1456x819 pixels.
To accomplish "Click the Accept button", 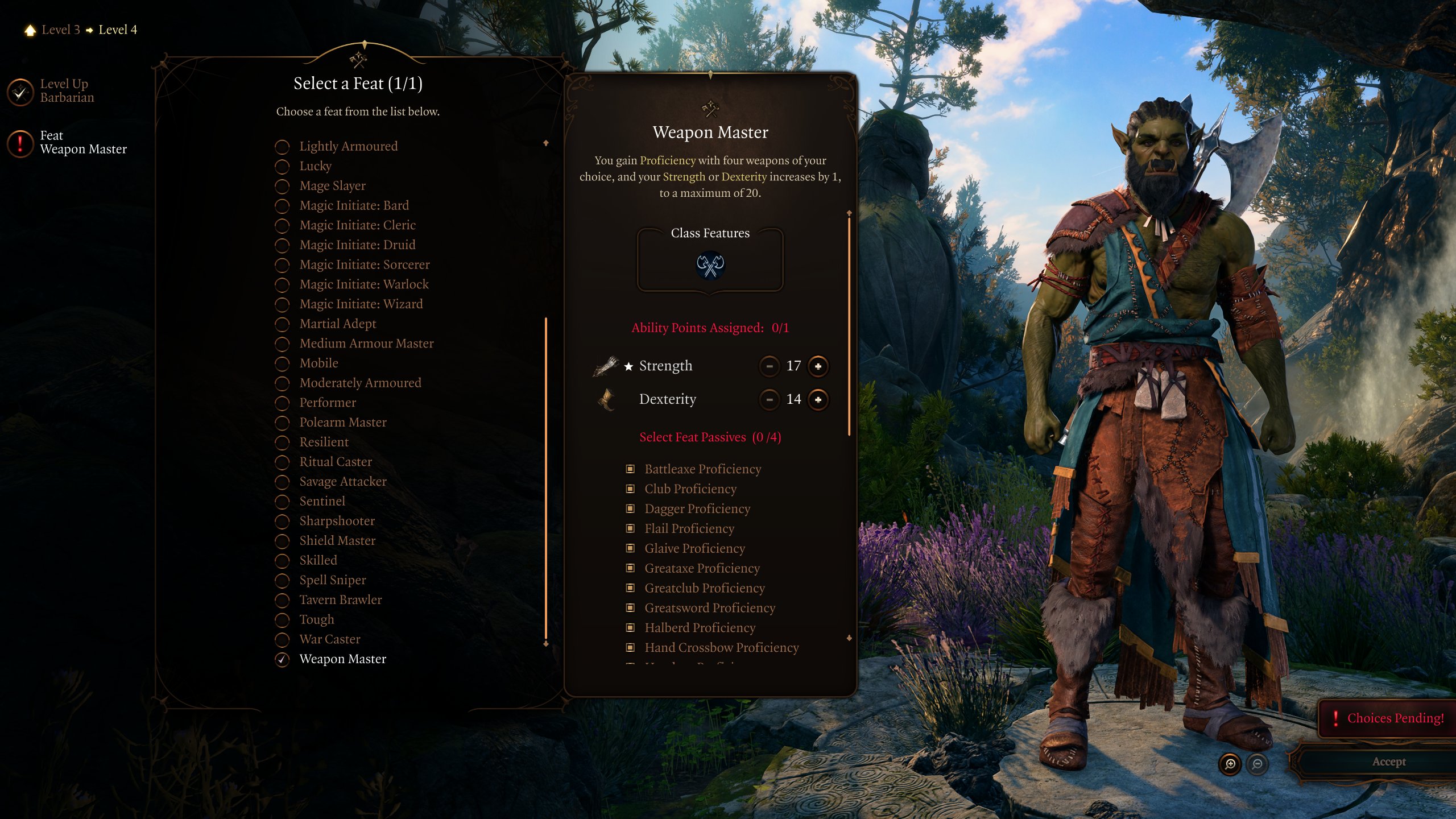I will point(1389,762).
